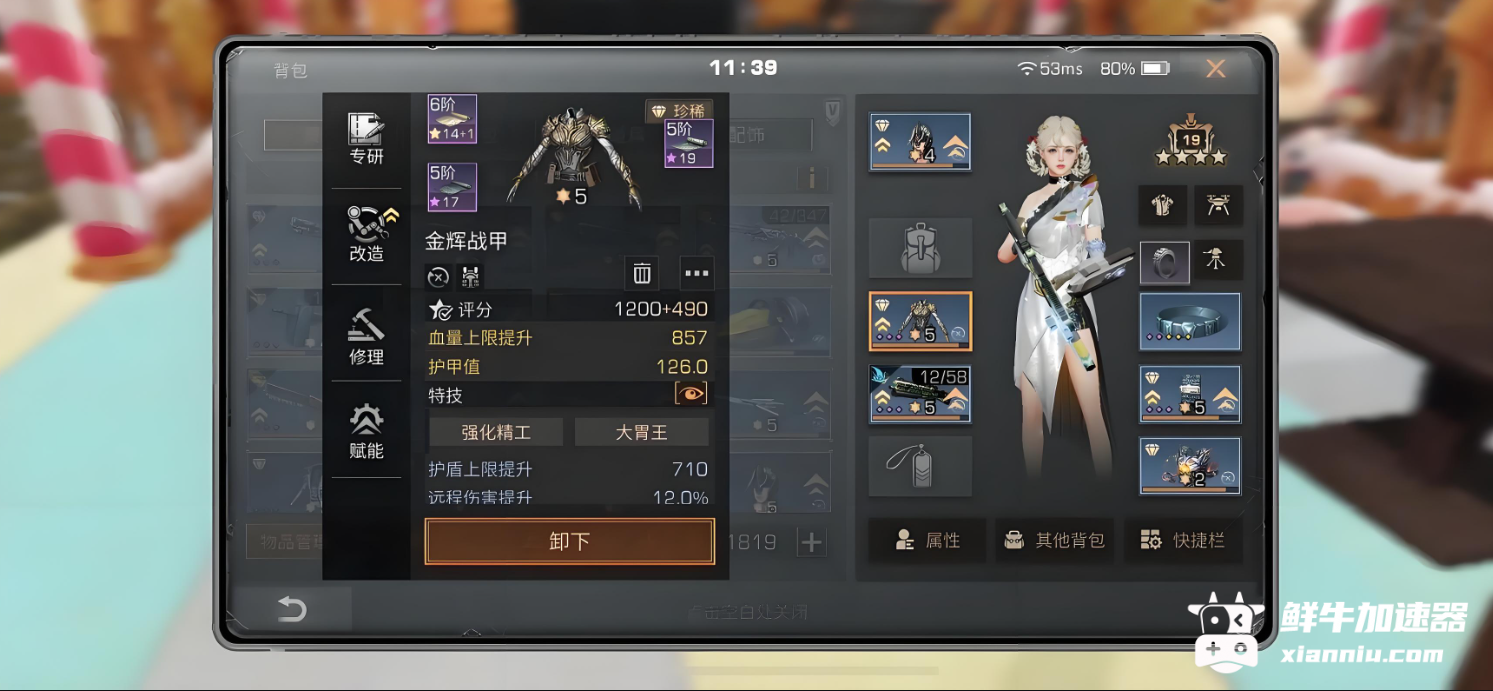
Task: Select the 大胃王 skill tag
Action: pos(641,432)
